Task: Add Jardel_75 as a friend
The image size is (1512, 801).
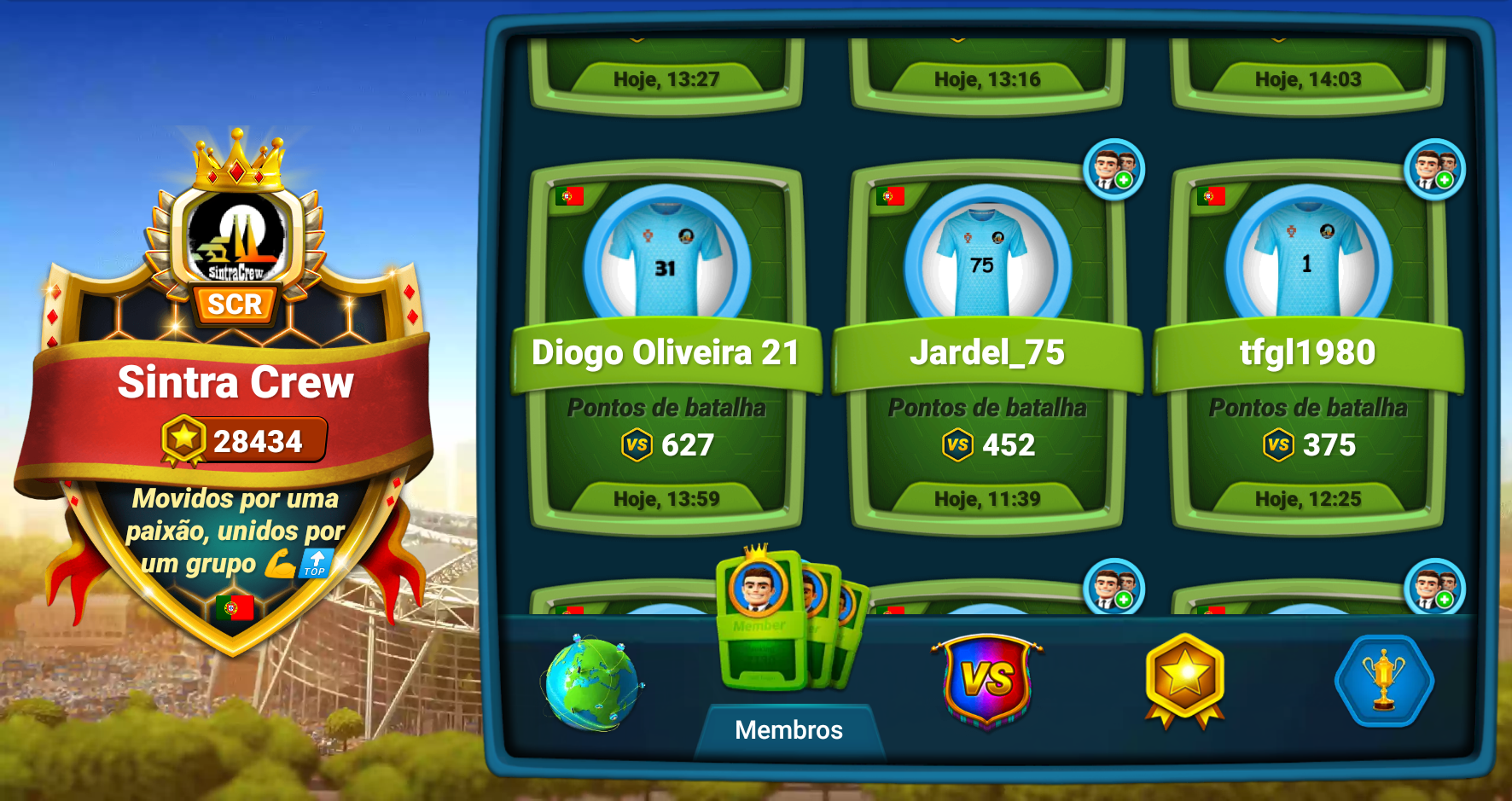Action: point(1114,169)
